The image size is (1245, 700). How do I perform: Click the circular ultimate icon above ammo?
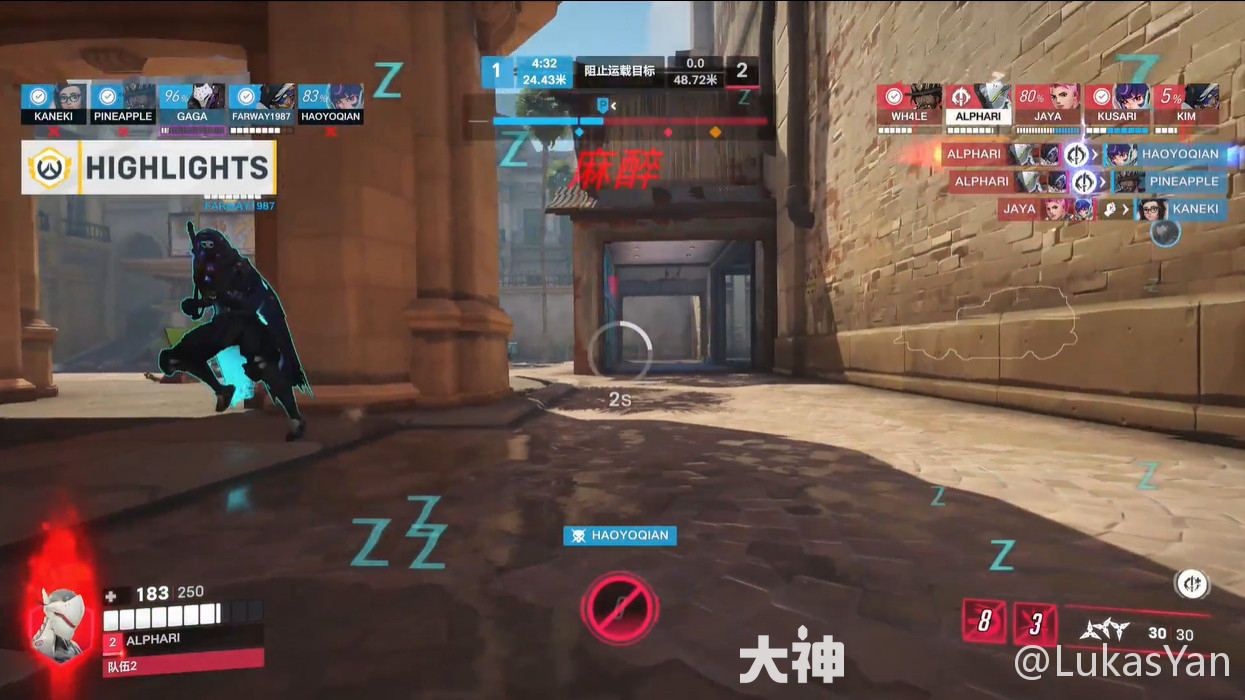point(1191,584)
